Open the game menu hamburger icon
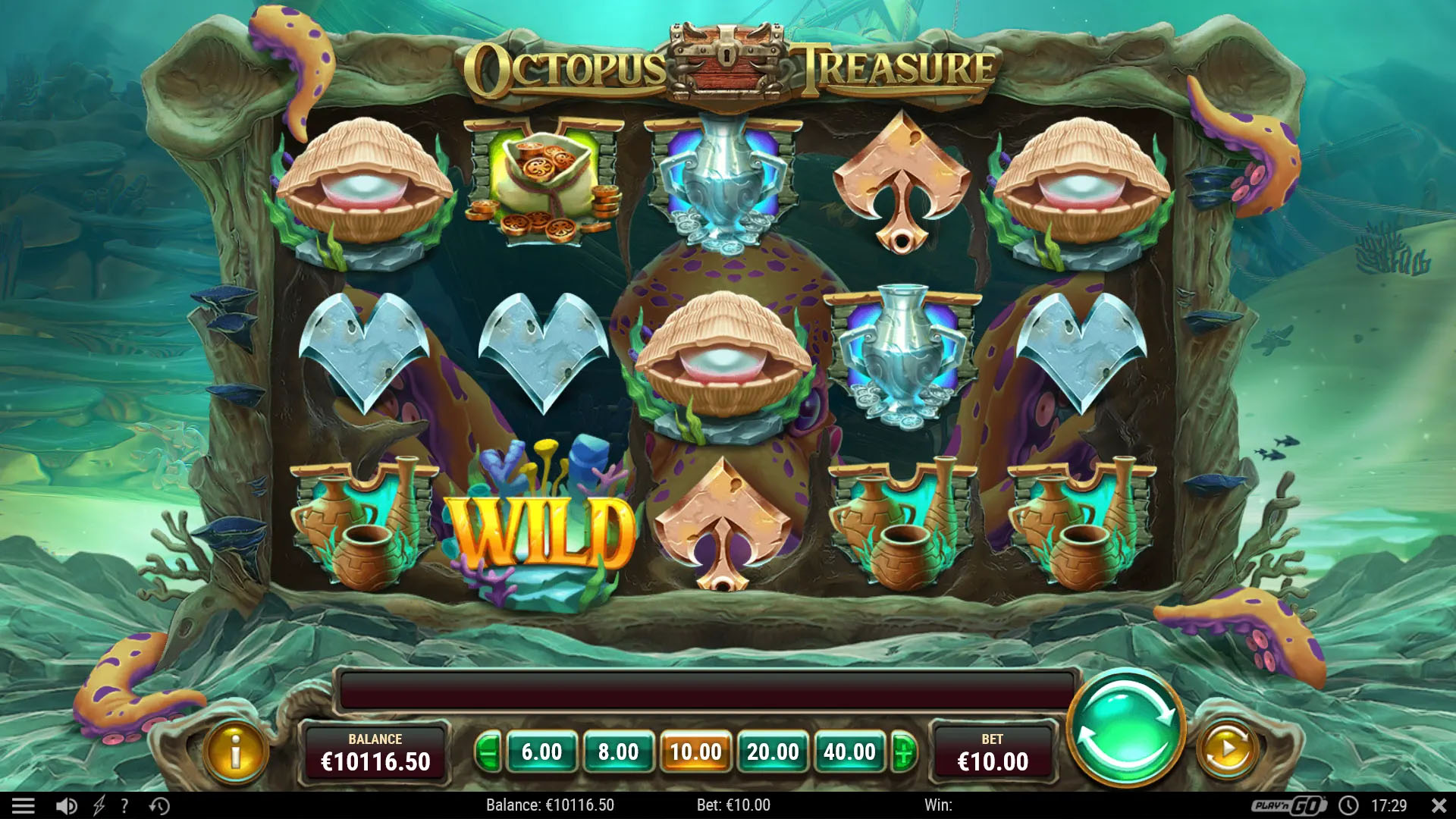The height and width of the screenshot is (819, 1456). (25, 805)
